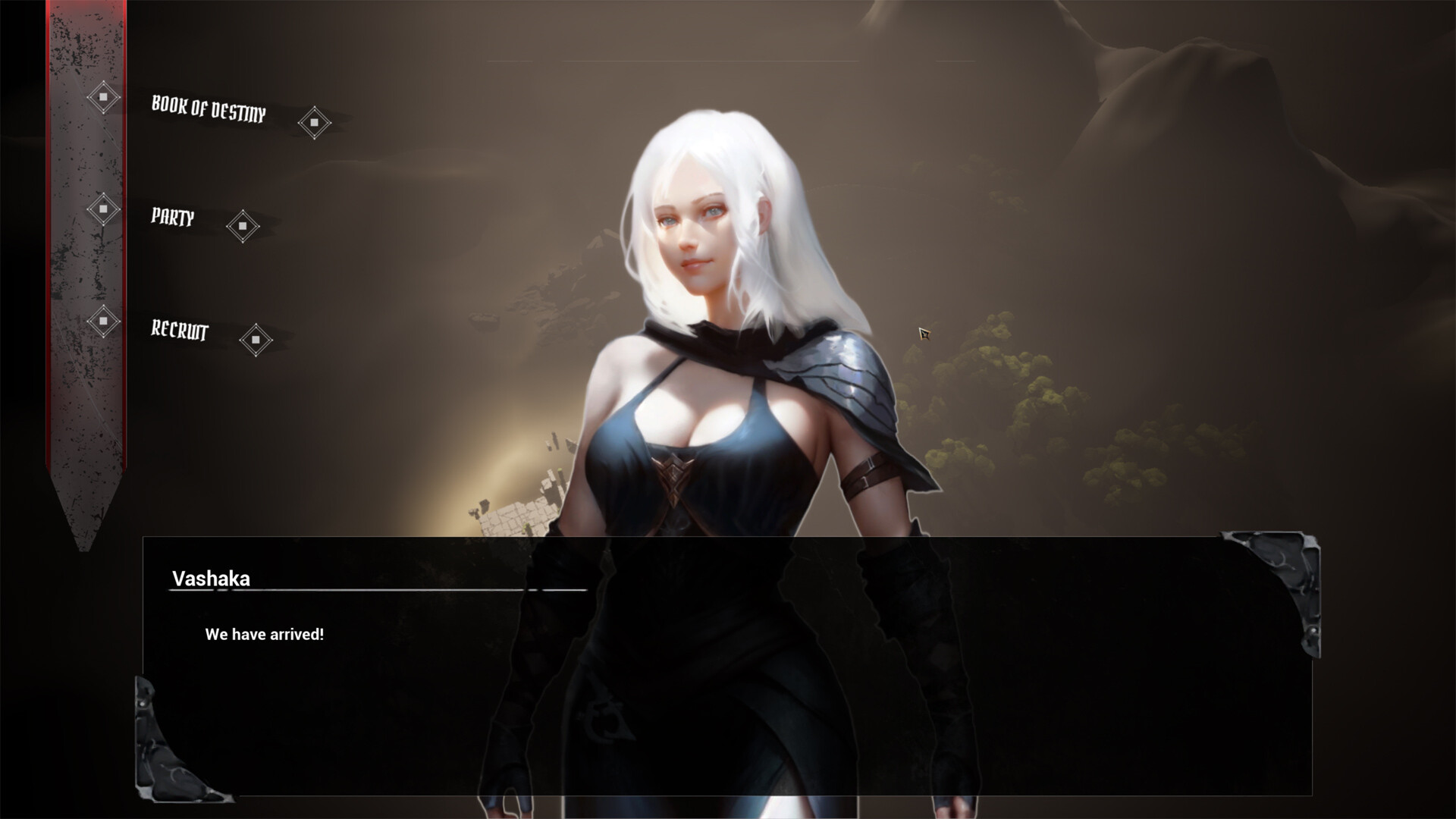This screenshot has width=1456, height=819.
Task: Select the diamond icon beside Recruit
Action: [x=256, y=340]
